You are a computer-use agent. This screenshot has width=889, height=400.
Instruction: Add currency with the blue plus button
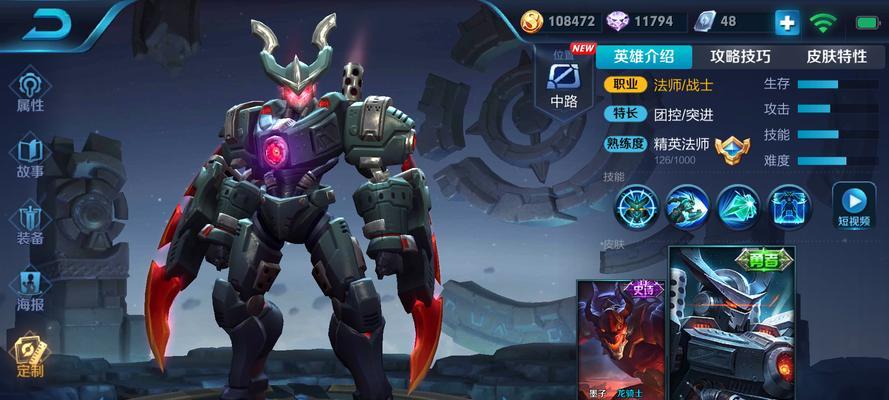click(789, 21)
